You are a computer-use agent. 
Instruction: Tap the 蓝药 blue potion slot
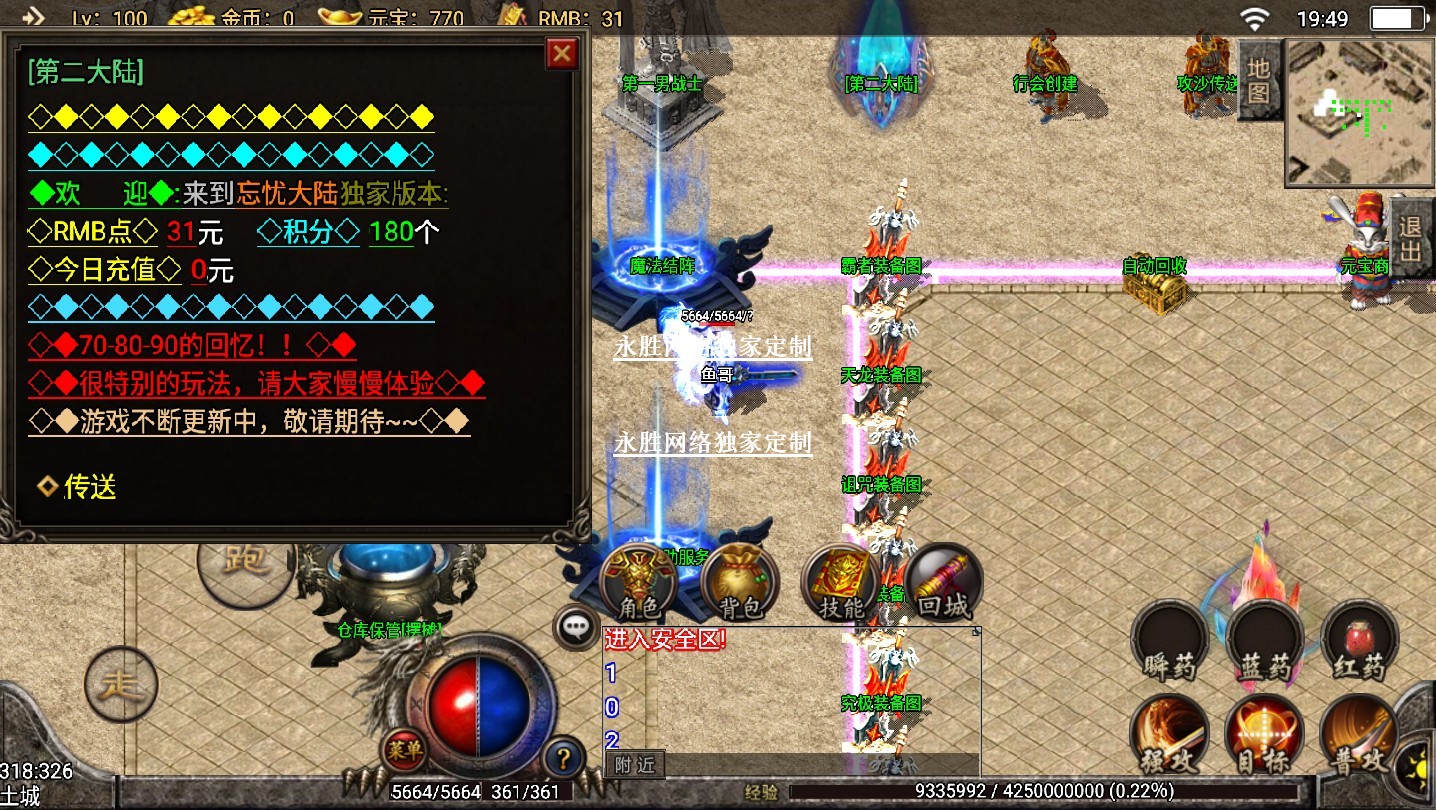(1265, 641)
